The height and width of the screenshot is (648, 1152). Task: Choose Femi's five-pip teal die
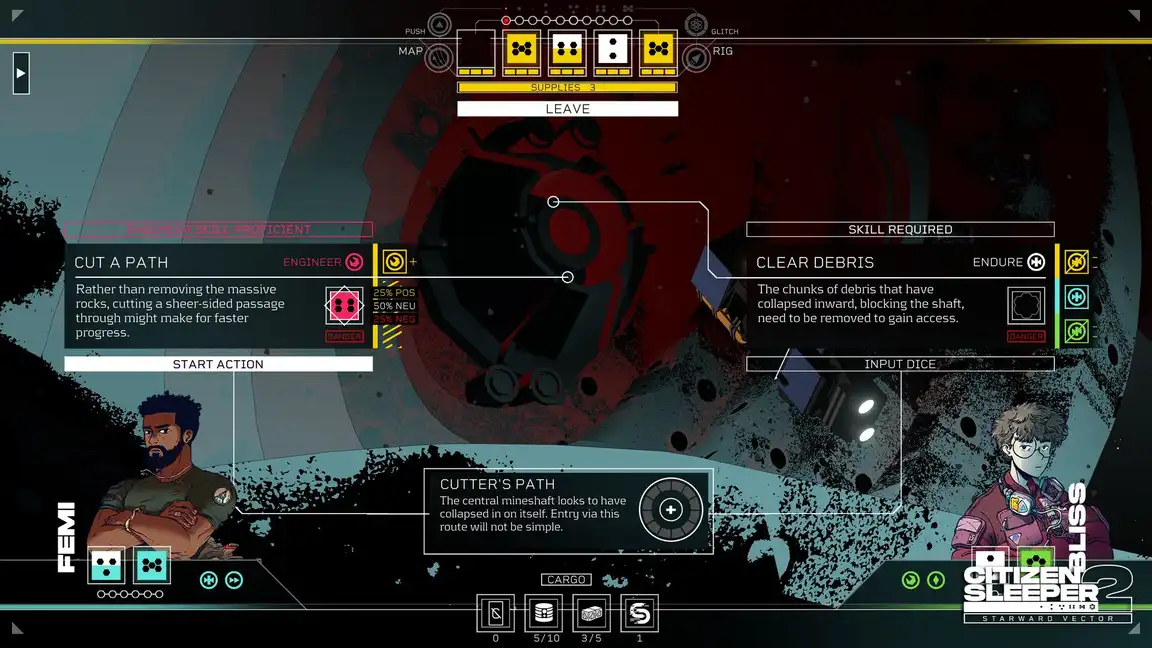[x=151, y=566]
